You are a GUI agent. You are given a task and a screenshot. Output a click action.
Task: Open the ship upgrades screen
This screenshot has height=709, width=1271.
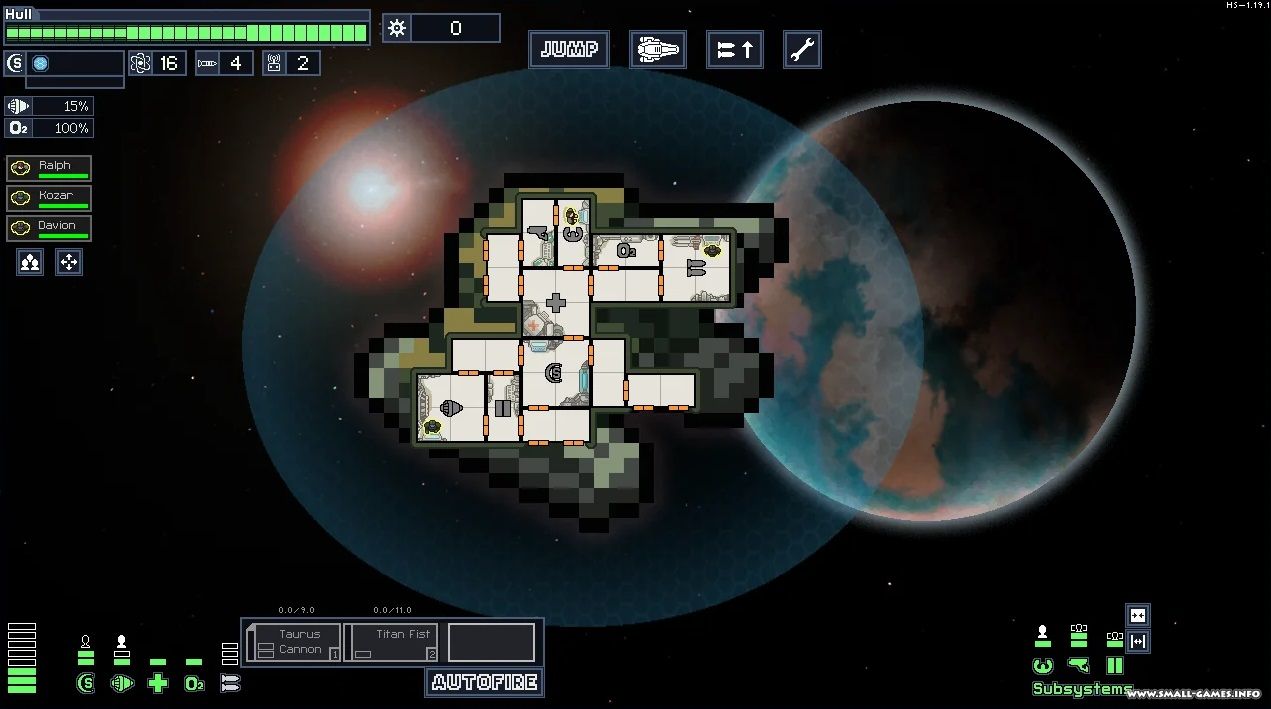pyautogui.click(x=735, y=49)
